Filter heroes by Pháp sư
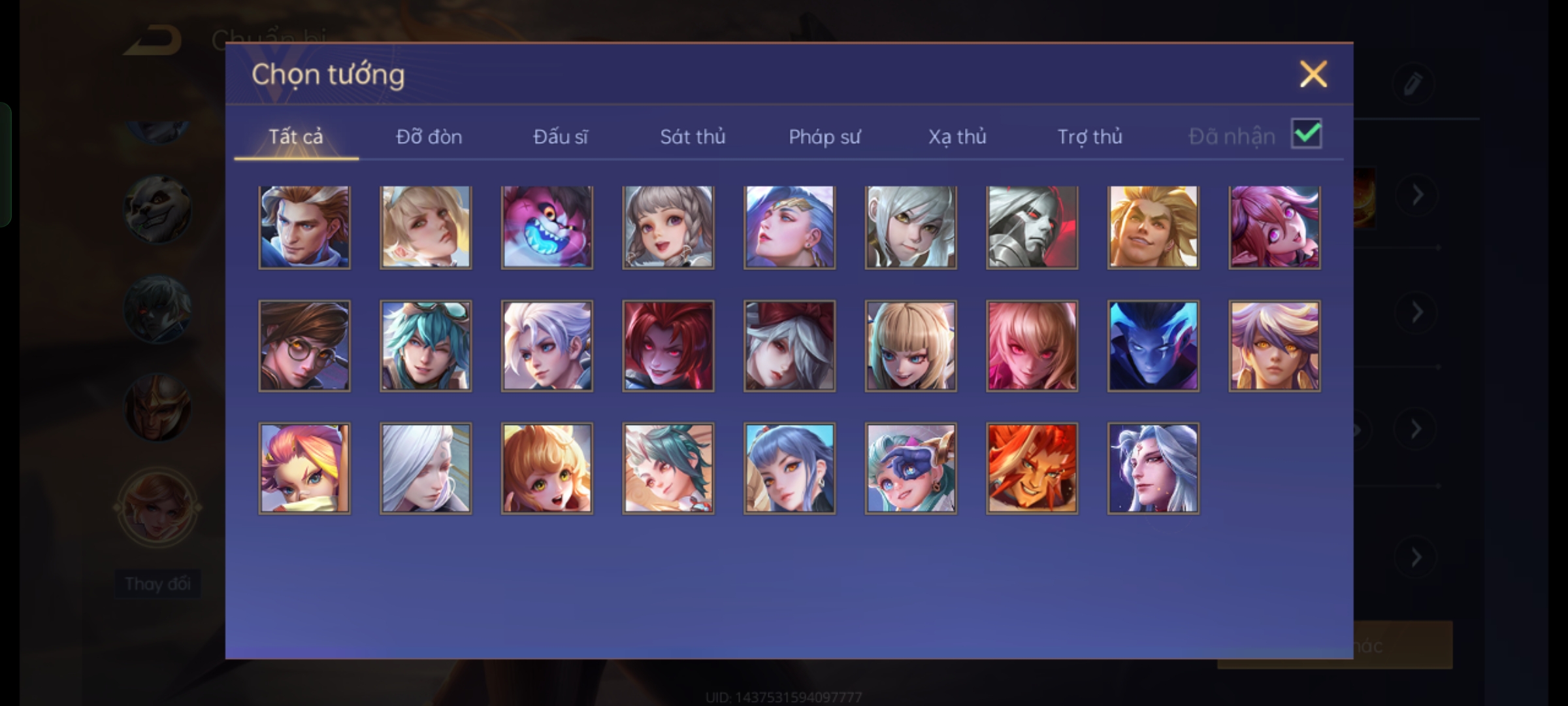The height and width of the screenshot is (706, 1568). 825,137
